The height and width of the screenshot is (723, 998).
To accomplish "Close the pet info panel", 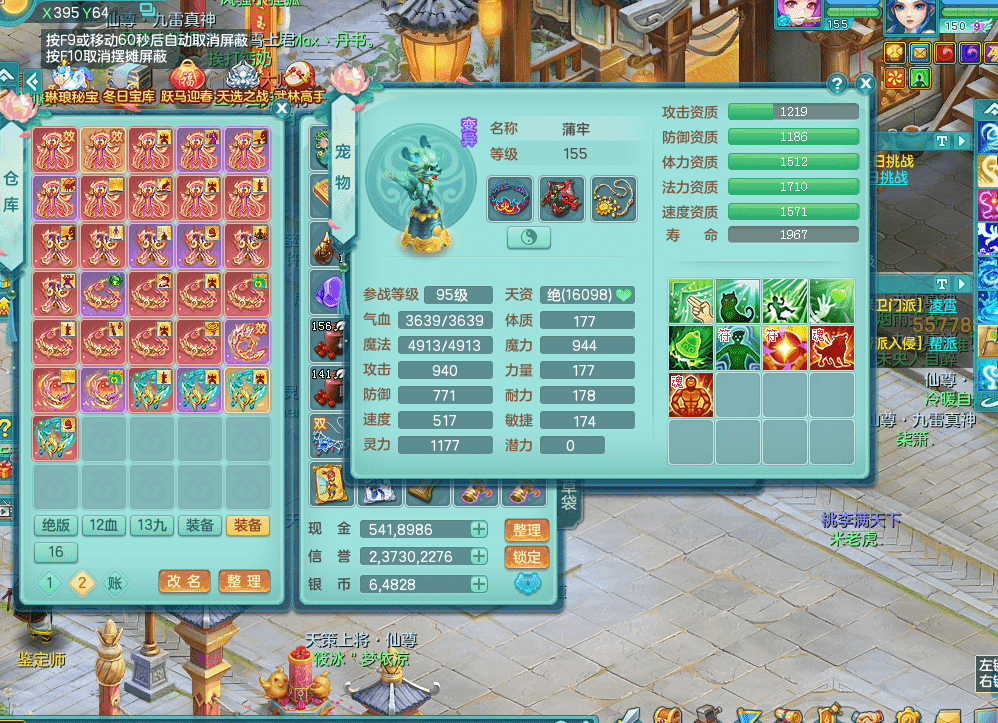I will [x=866, y=84].
